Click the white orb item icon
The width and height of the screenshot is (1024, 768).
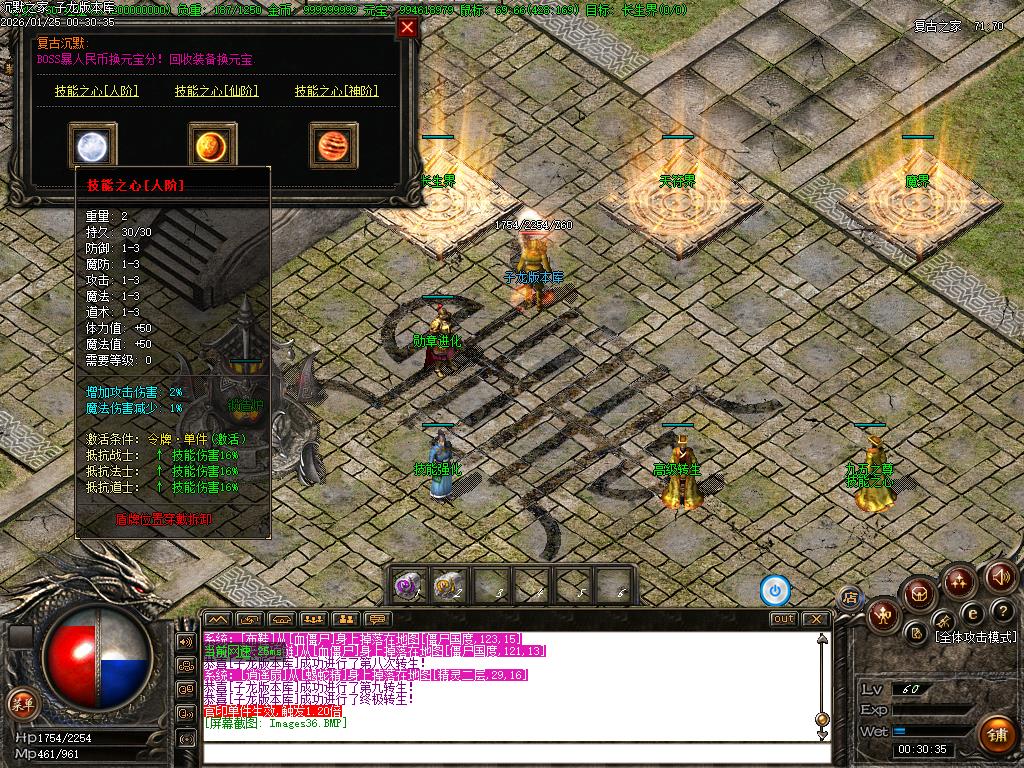coord(93,146)
